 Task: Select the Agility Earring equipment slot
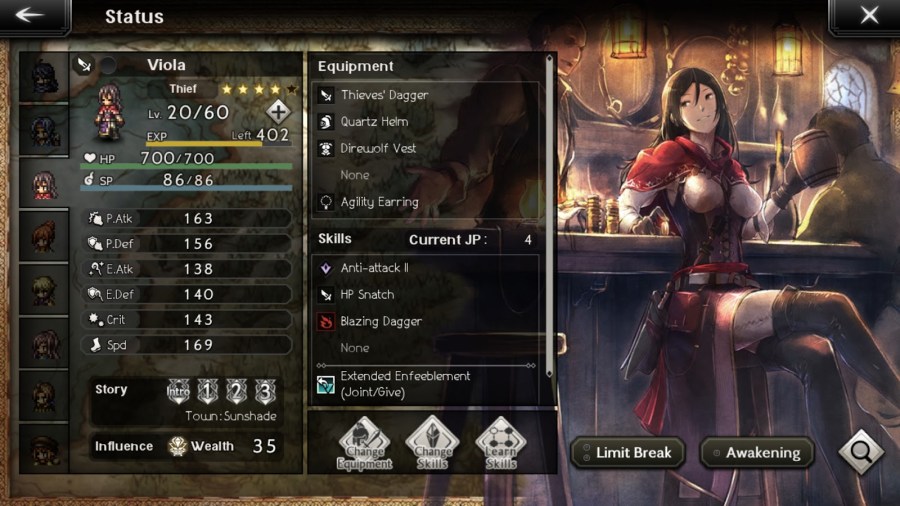click(x=427, y=202)
